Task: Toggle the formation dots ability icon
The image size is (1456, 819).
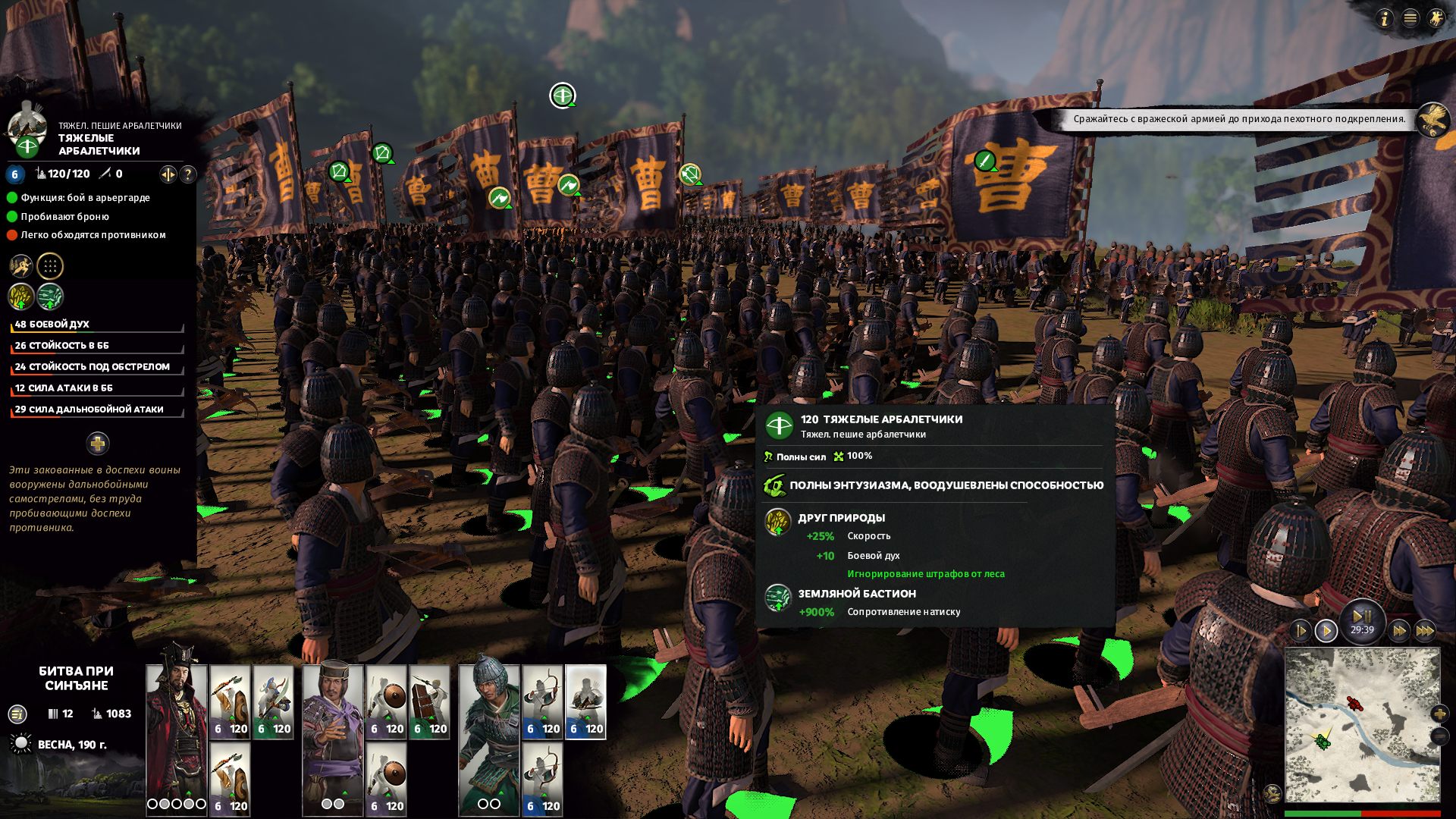Action: point(50,266)
